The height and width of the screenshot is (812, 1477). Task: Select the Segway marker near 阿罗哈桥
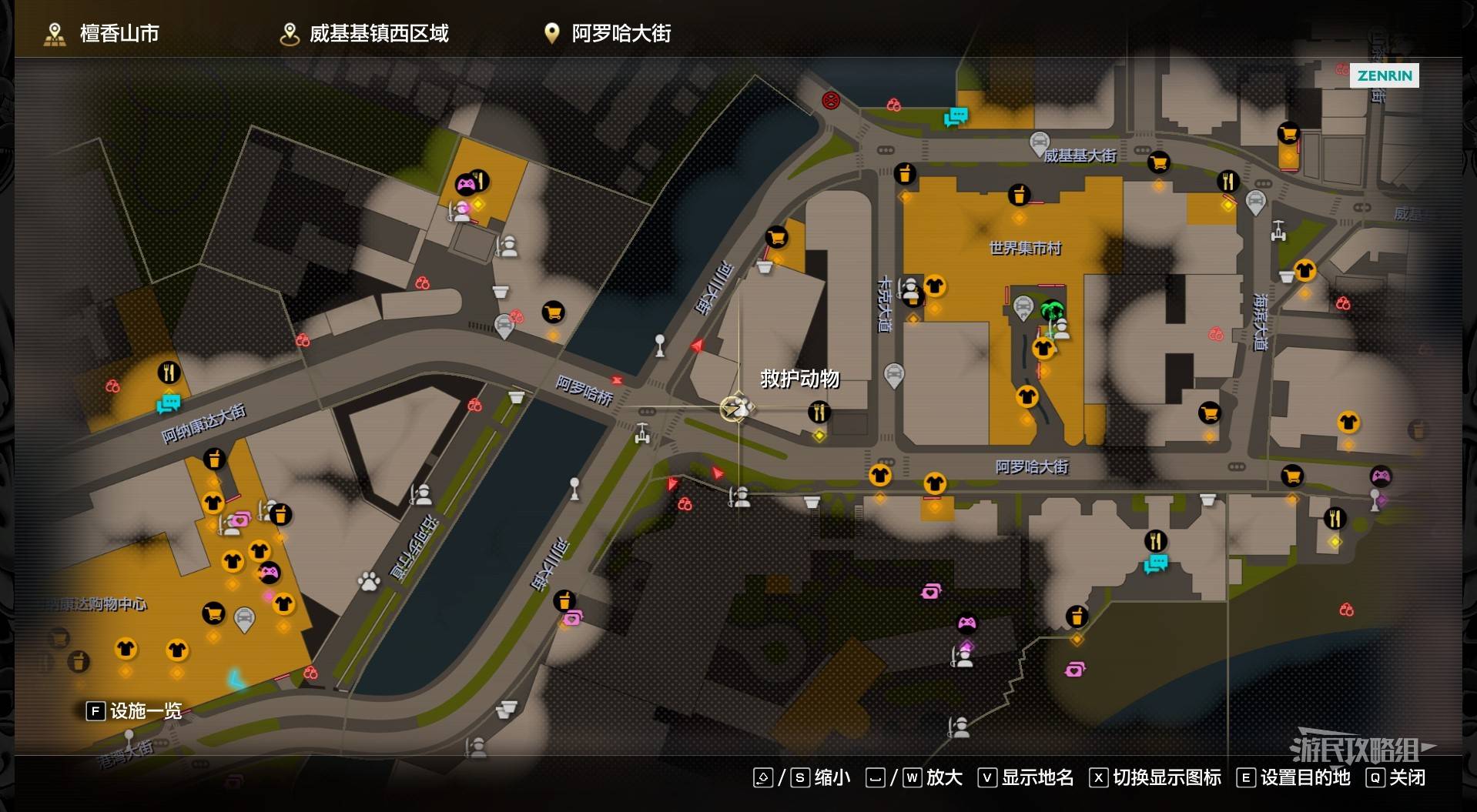click(642, 434)
